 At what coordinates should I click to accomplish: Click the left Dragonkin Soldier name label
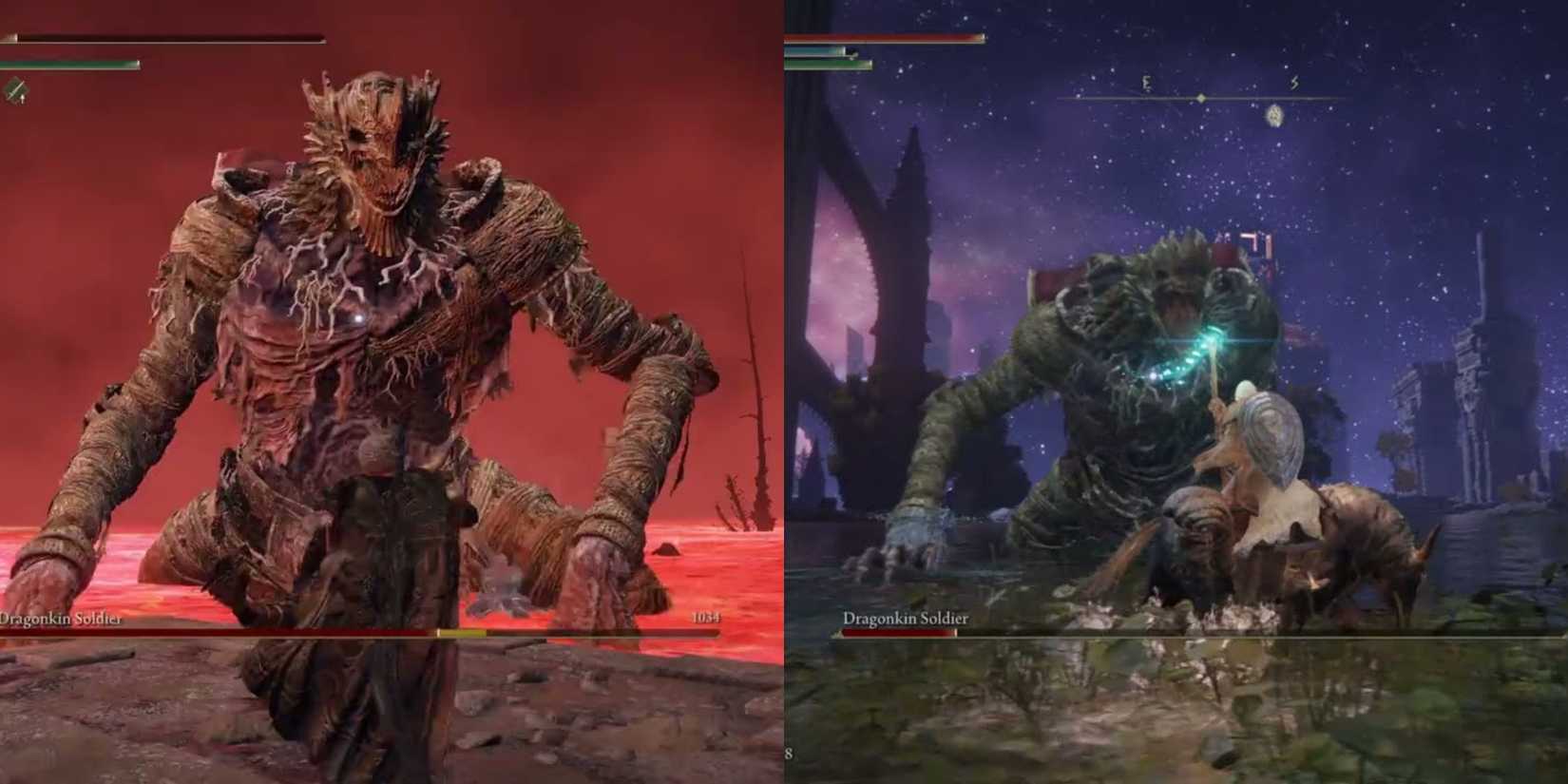pos(59,618)
